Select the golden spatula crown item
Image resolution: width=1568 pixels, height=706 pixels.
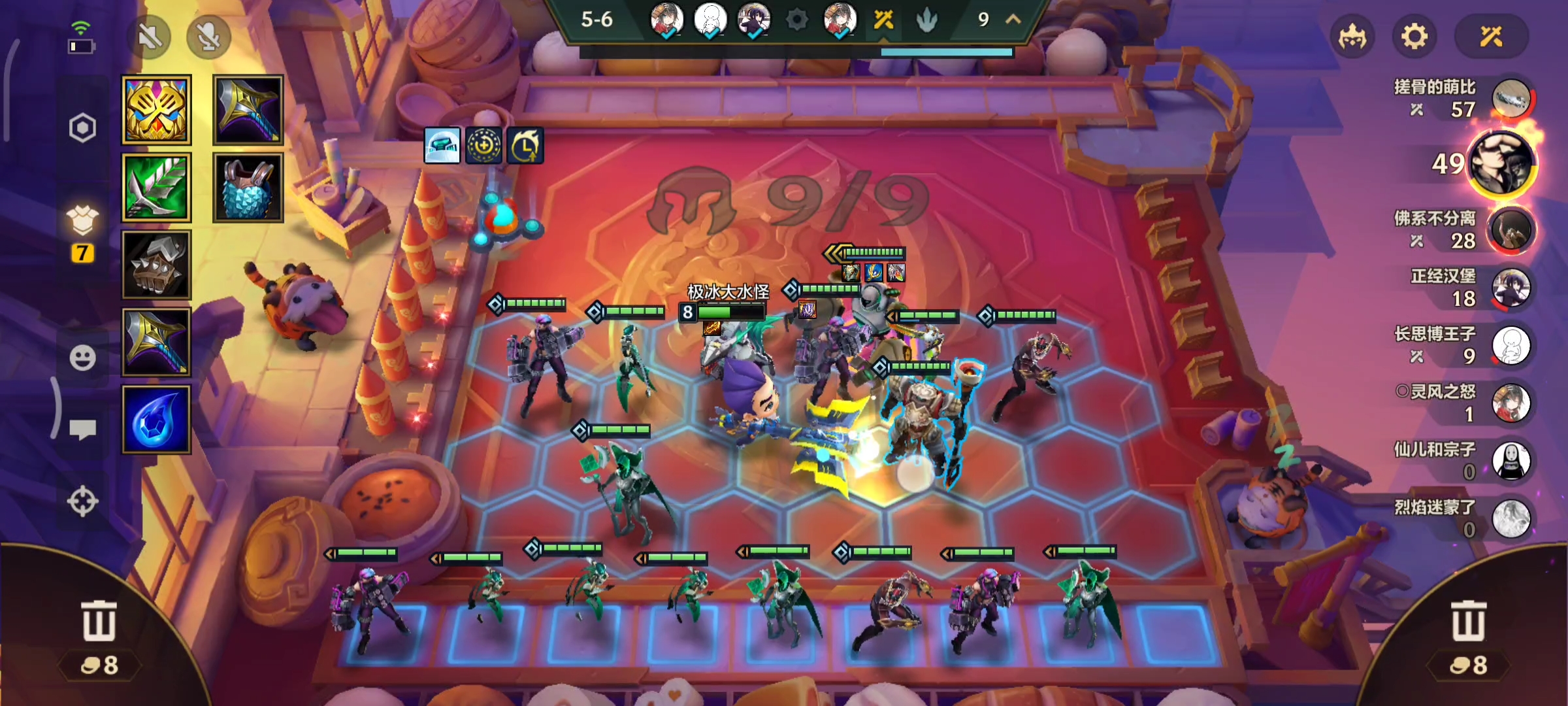(x=157, y=110)
